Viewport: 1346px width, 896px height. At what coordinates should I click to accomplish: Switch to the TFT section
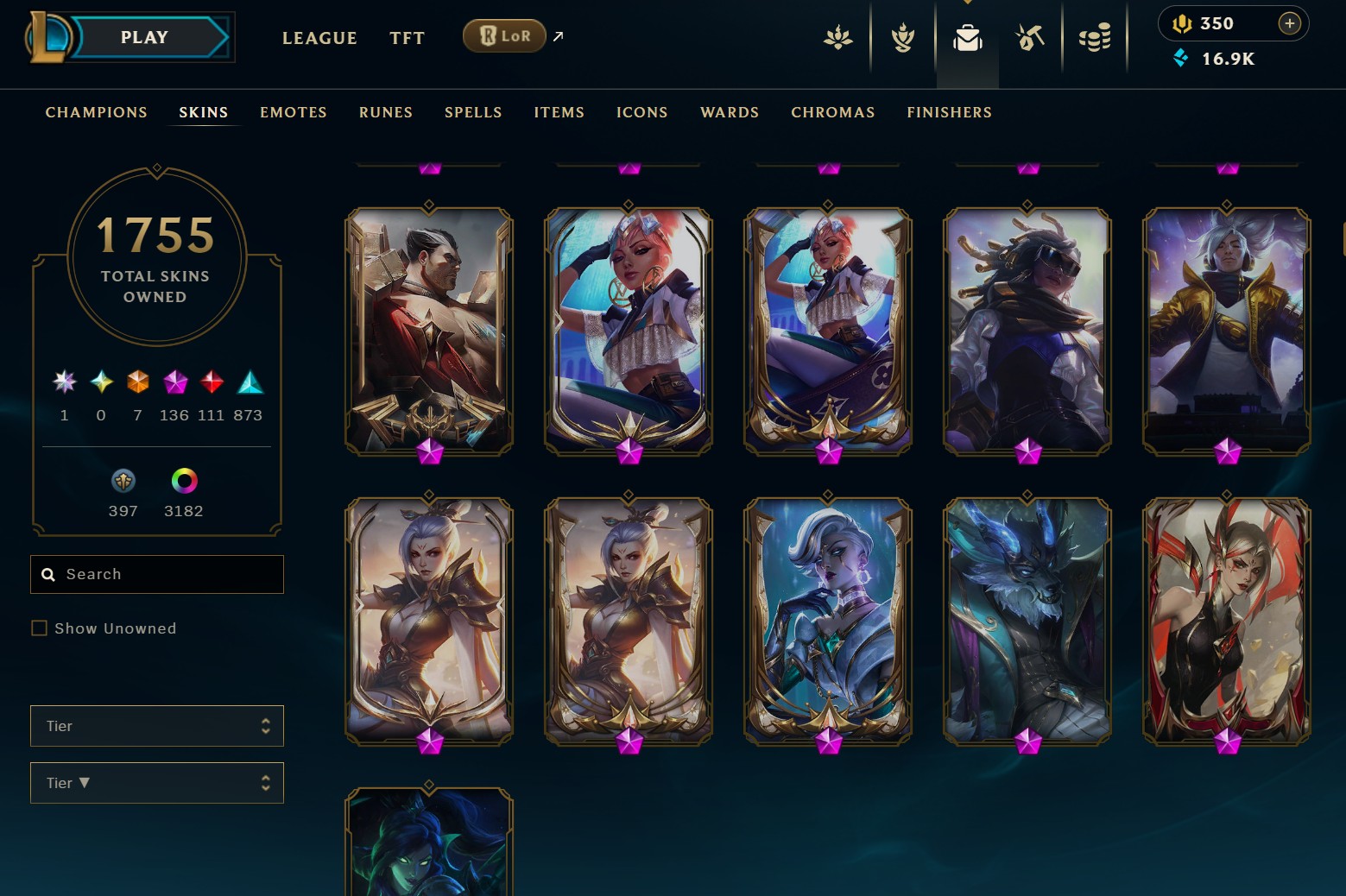click(407, 38)
